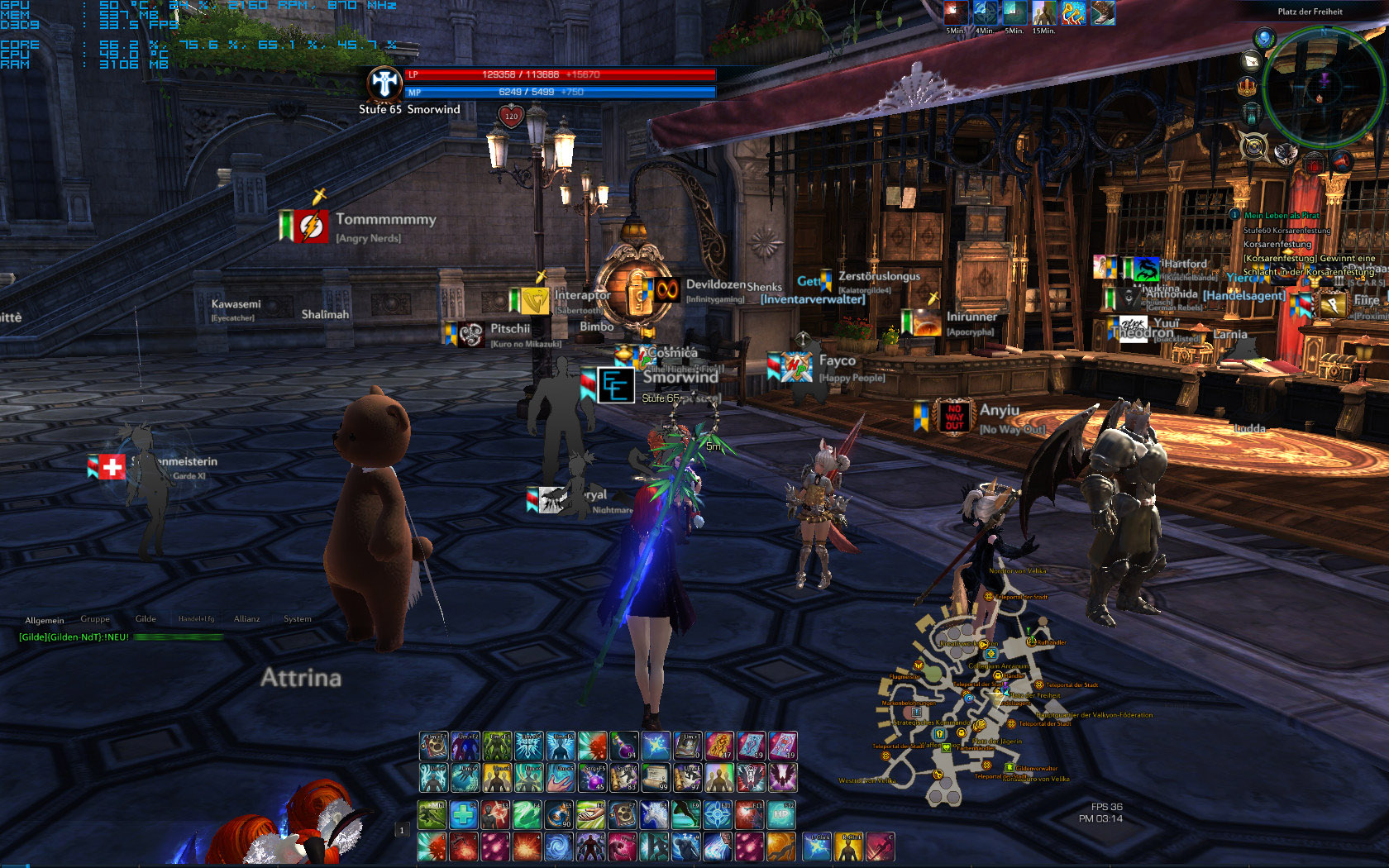Switch to the Allianz chat tab

click(x=246, y=619)
